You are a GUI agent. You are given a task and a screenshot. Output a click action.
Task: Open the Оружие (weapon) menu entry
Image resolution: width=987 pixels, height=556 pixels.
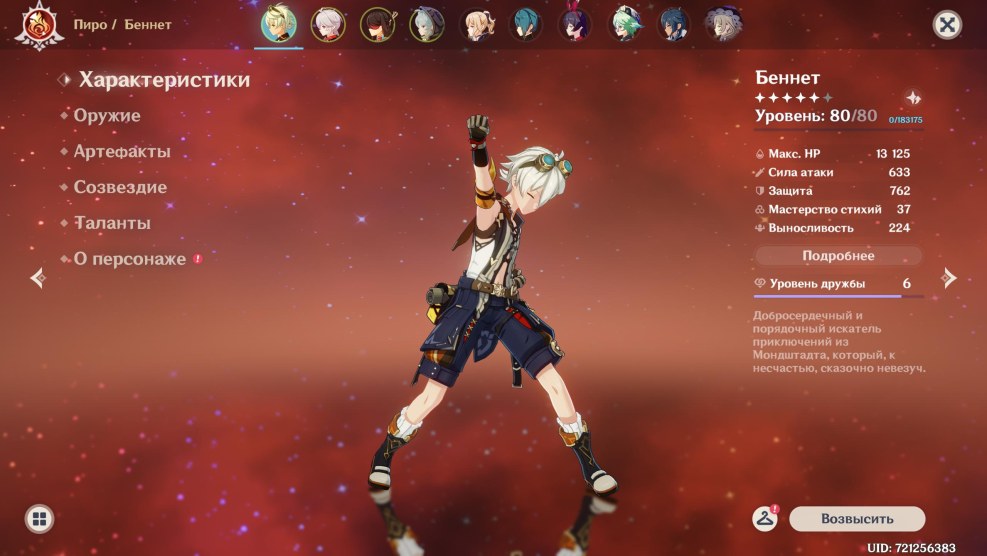click(x=106, y=116)
